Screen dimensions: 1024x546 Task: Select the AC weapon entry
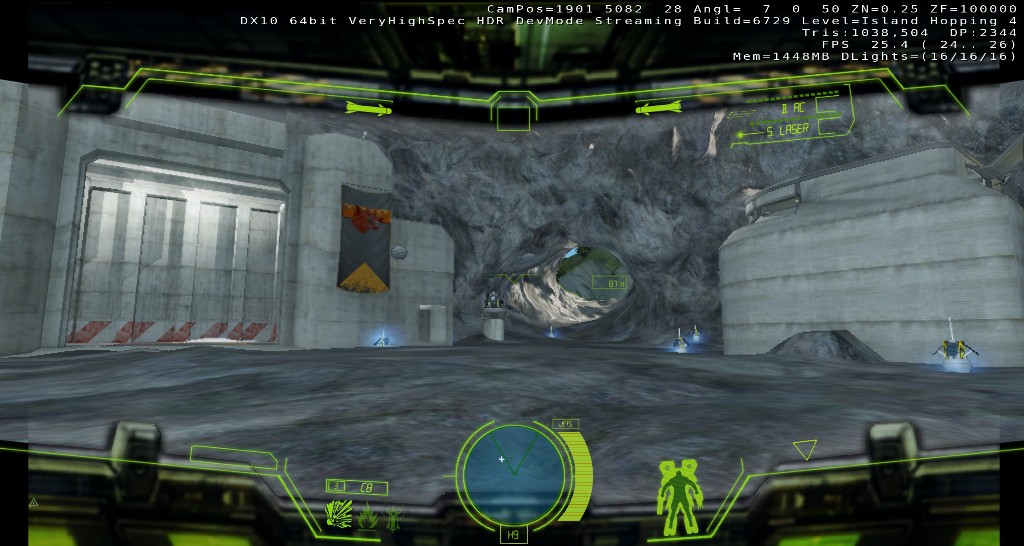797,108
